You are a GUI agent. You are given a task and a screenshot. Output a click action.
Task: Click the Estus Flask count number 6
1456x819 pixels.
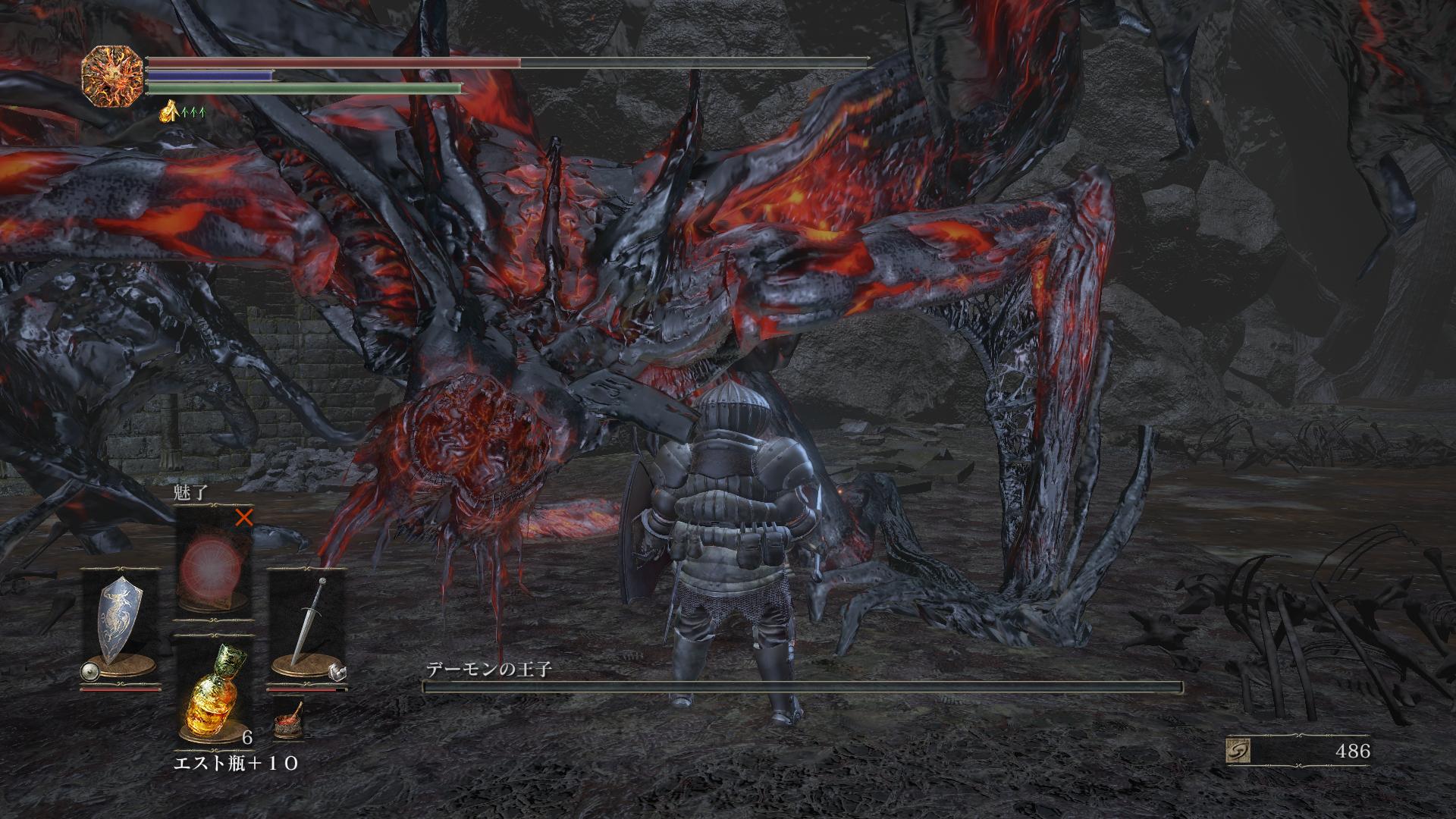click(x=246, y=736)
